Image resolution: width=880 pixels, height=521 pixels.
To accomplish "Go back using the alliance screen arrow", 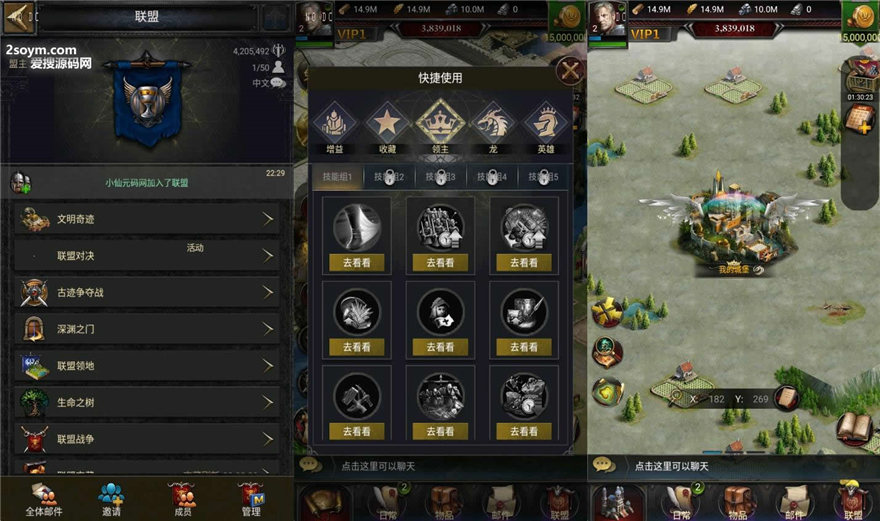I will (x=19, y=16).
